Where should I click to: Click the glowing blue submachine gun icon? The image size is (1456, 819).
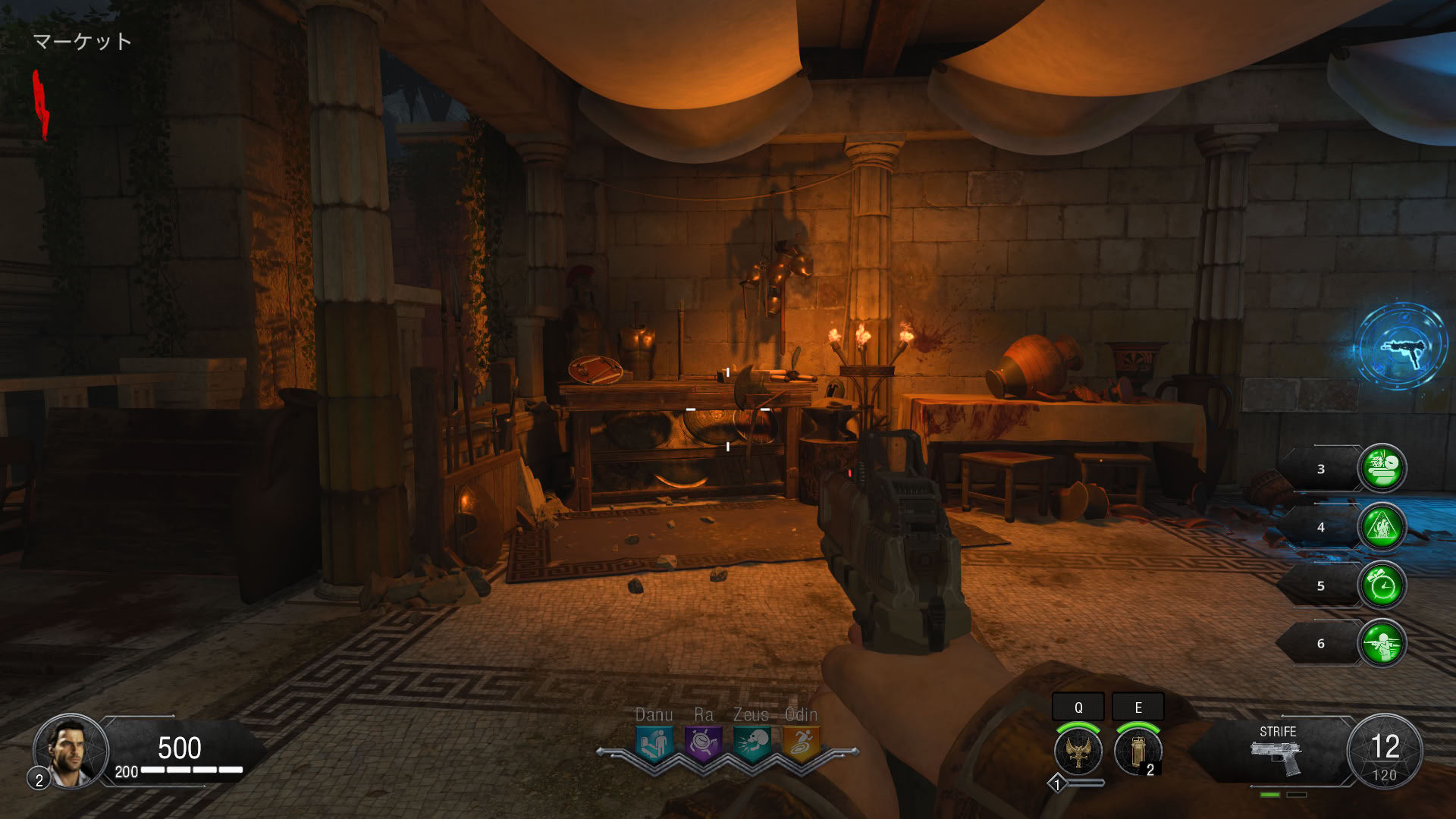(x=1401, y=348)
